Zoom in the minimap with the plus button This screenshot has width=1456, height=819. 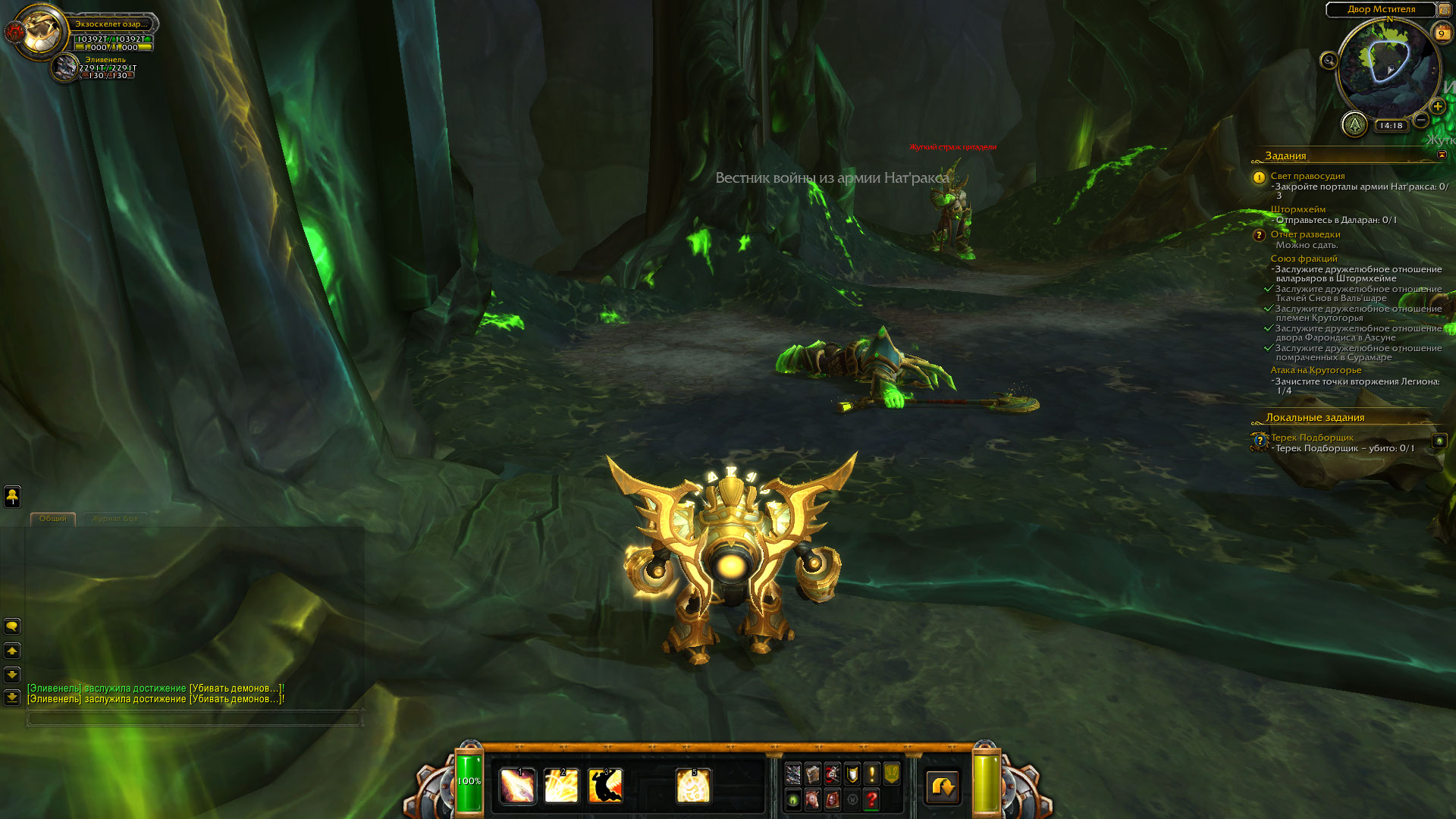[x=1437, y=107]
